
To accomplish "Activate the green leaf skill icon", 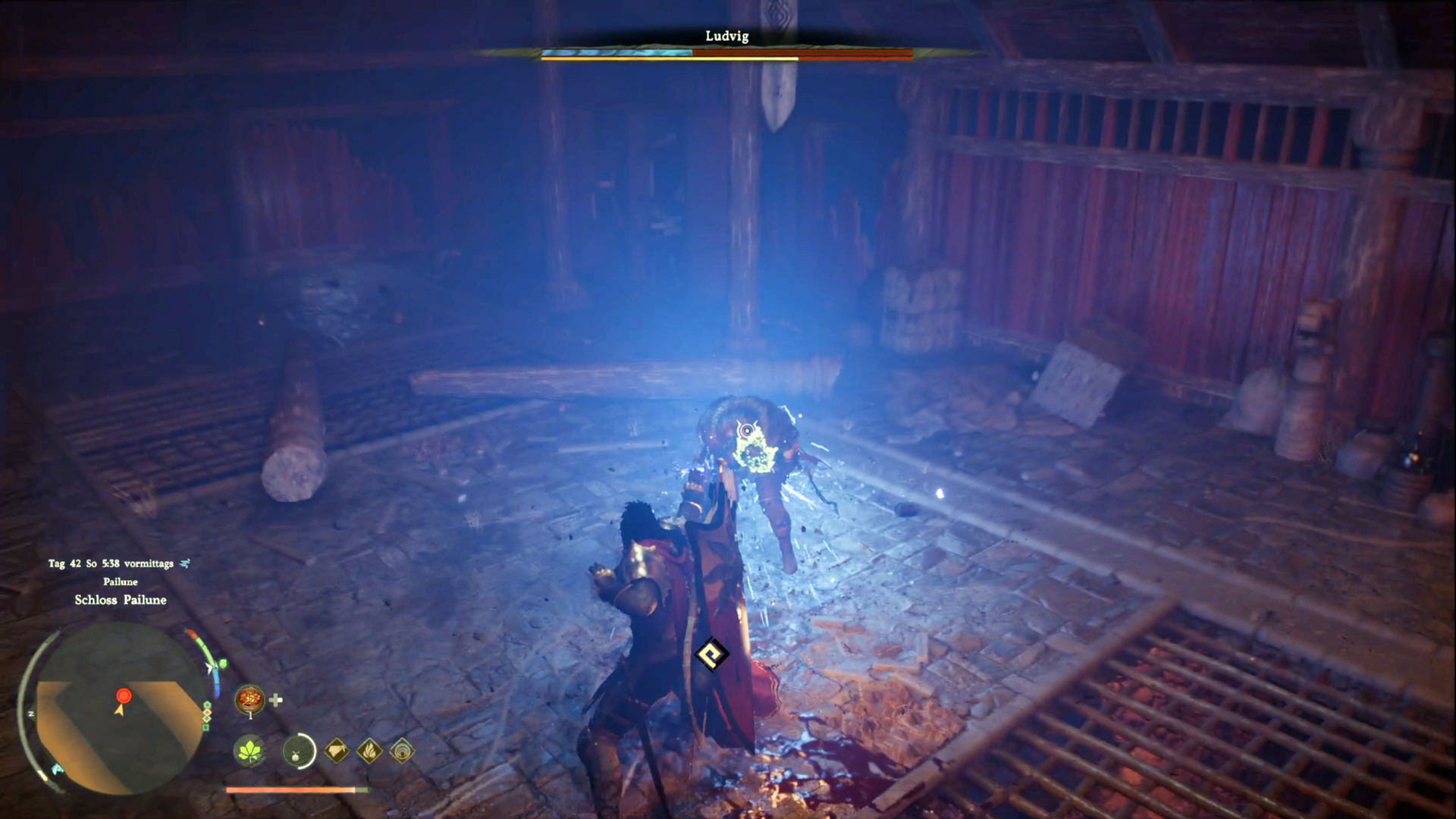I will [x=249, y=751].
